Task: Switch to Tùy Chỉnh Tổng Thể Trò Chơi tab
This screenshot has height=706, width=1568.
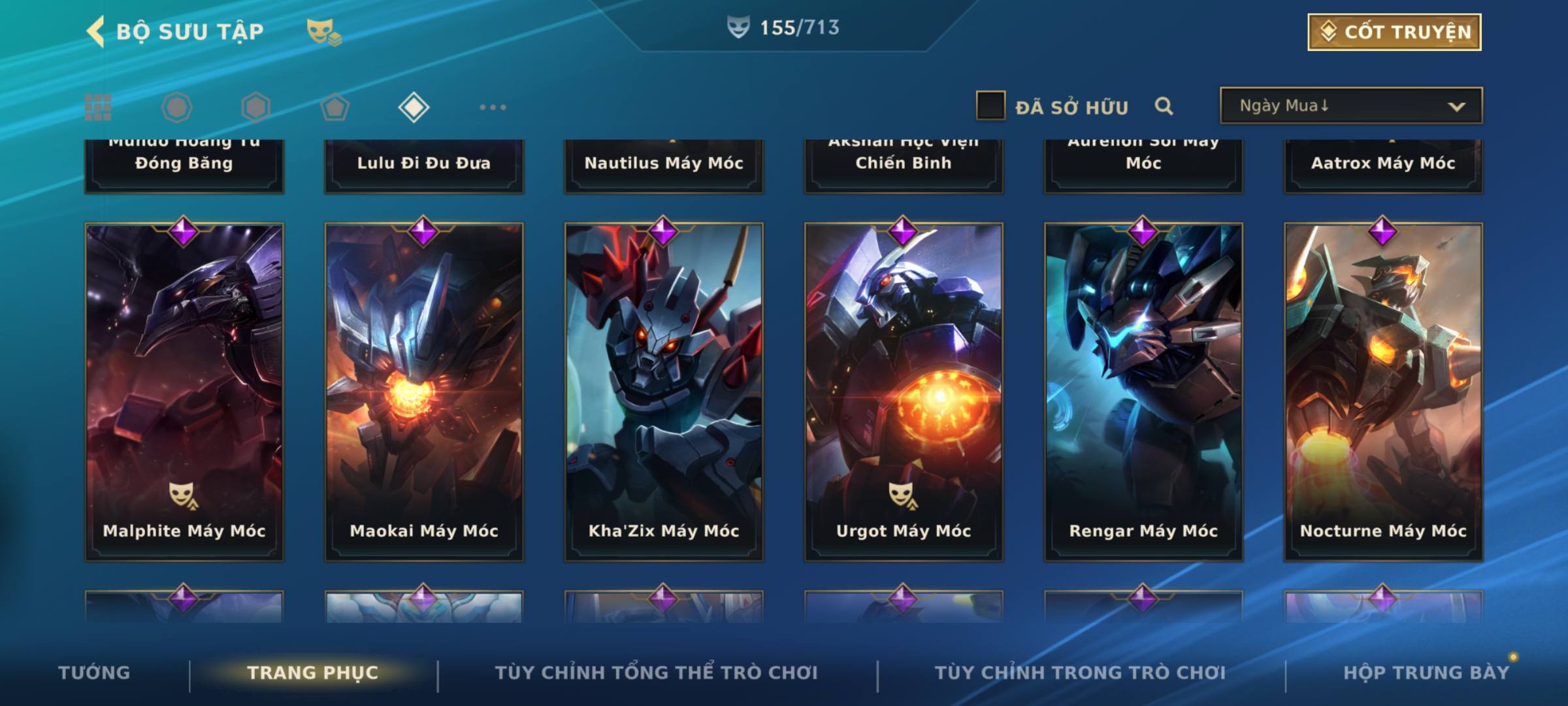Action: pos(656,673)
